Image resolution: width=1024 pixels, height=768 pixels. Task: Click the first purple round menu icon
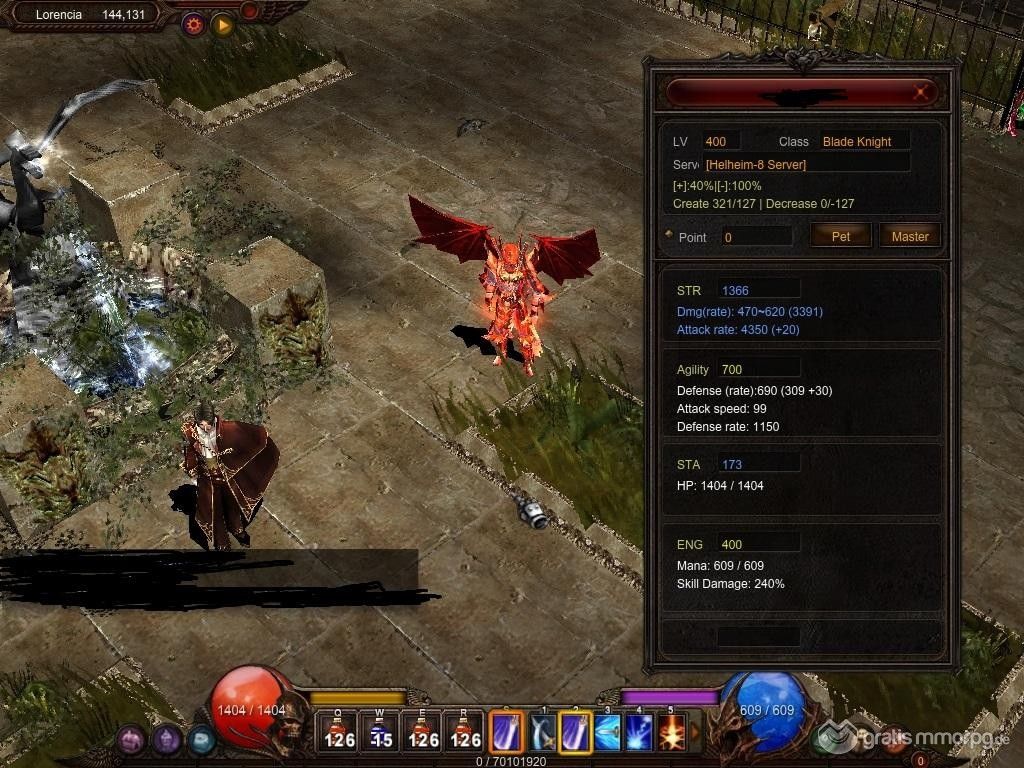pos(132,740)
